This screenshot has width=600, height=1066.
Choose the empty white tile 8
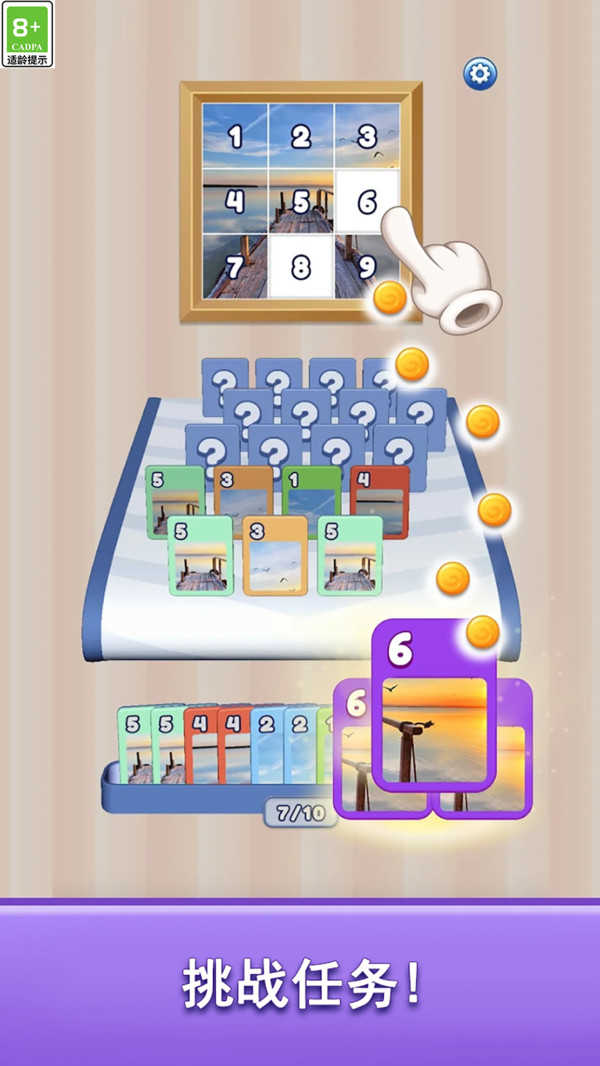[301, 267]
